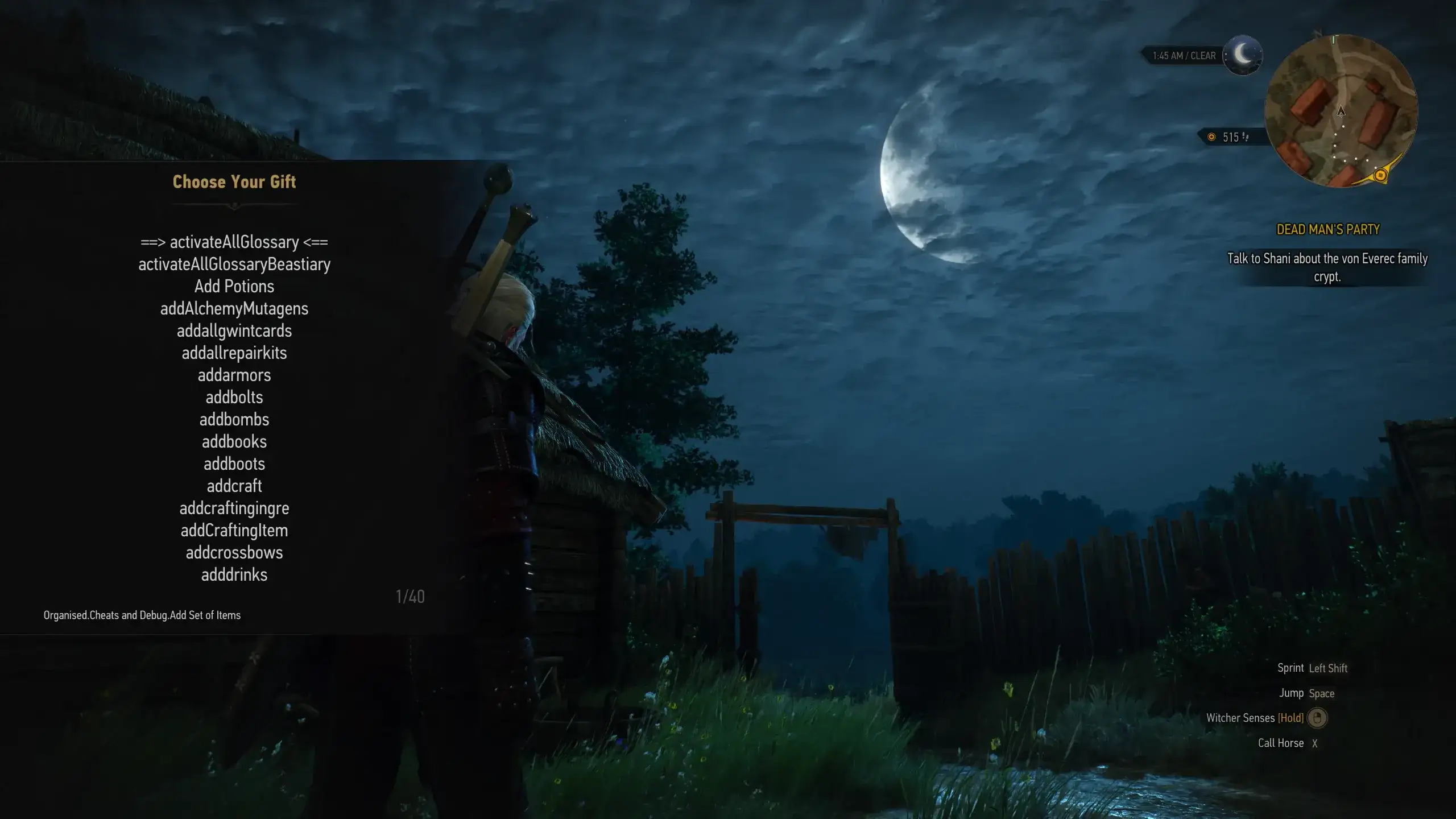Image resolution: width=1456 pixels, height=819 pixels.
Task: Activate the highlighted activateAllGlossary option
Action: (x=235, y=242)
